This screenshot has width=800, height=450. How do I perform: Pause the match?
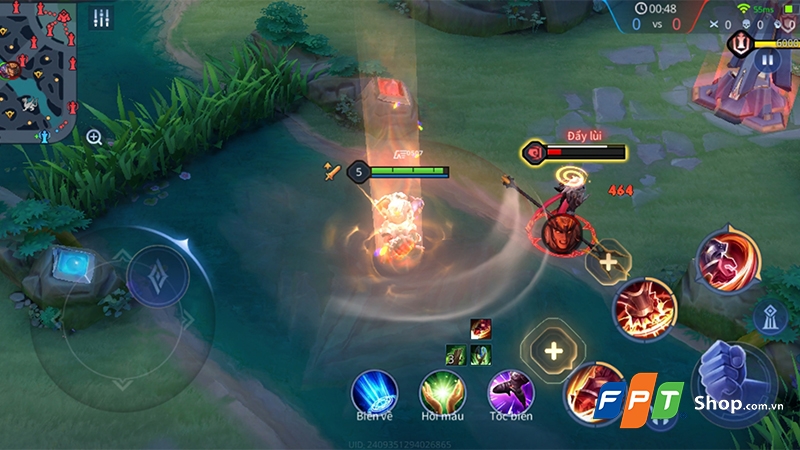[x=767, y=60]
